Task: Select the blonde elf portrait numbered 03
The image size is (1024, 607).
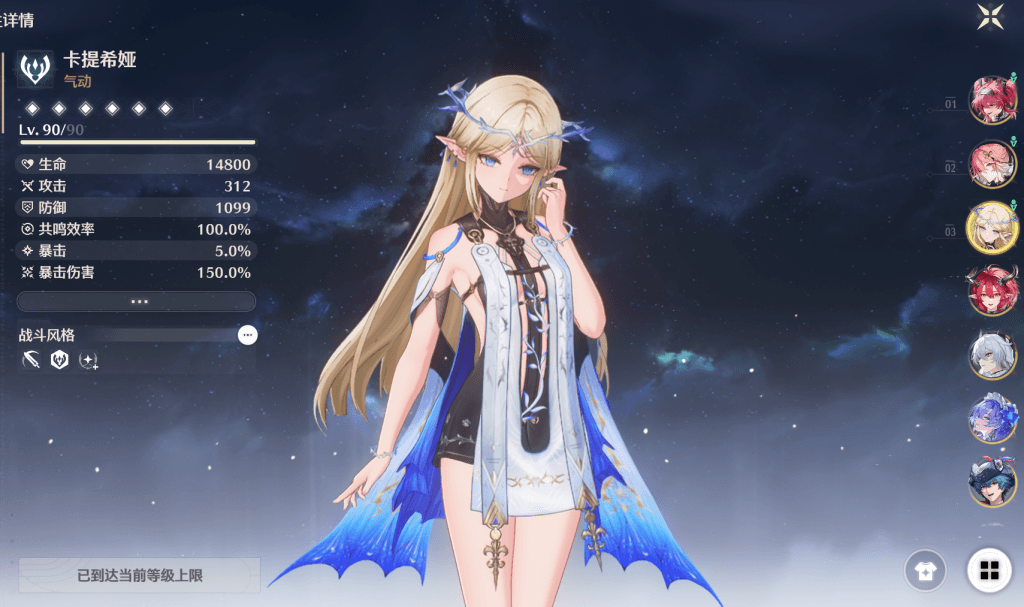Action: coord(992,227)
